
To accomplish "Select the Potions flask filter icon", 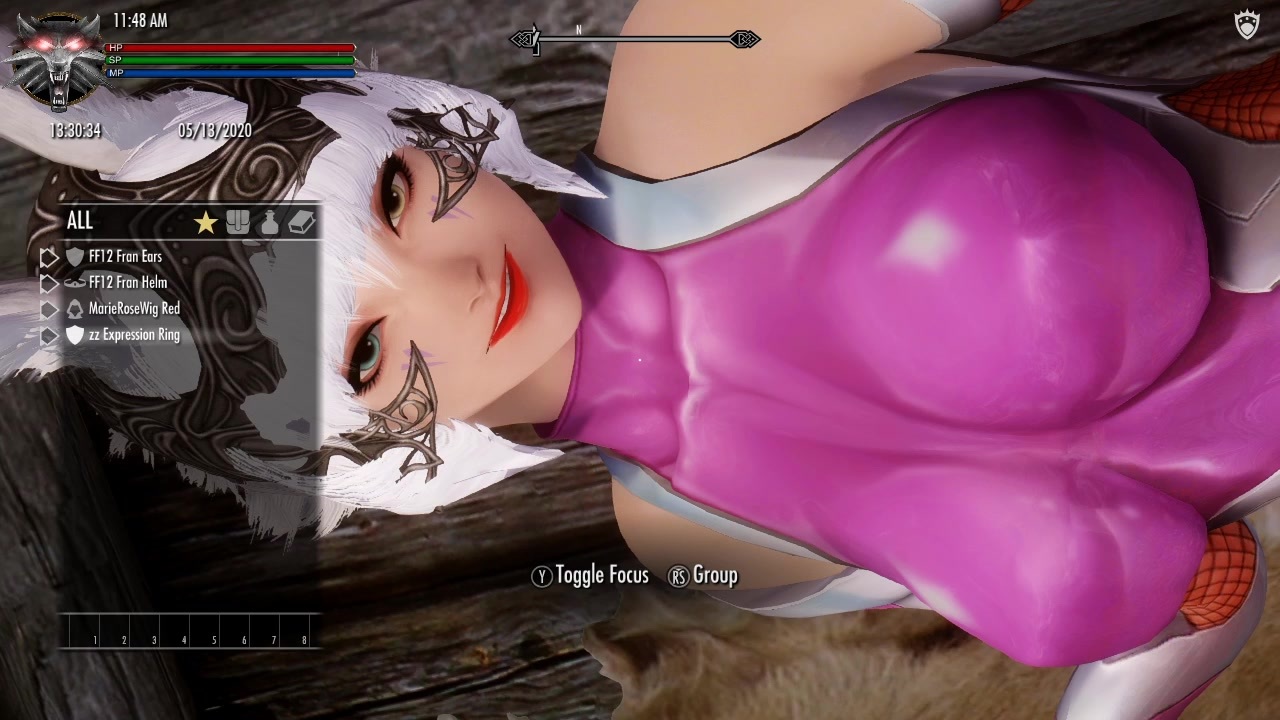I will 270,222.
